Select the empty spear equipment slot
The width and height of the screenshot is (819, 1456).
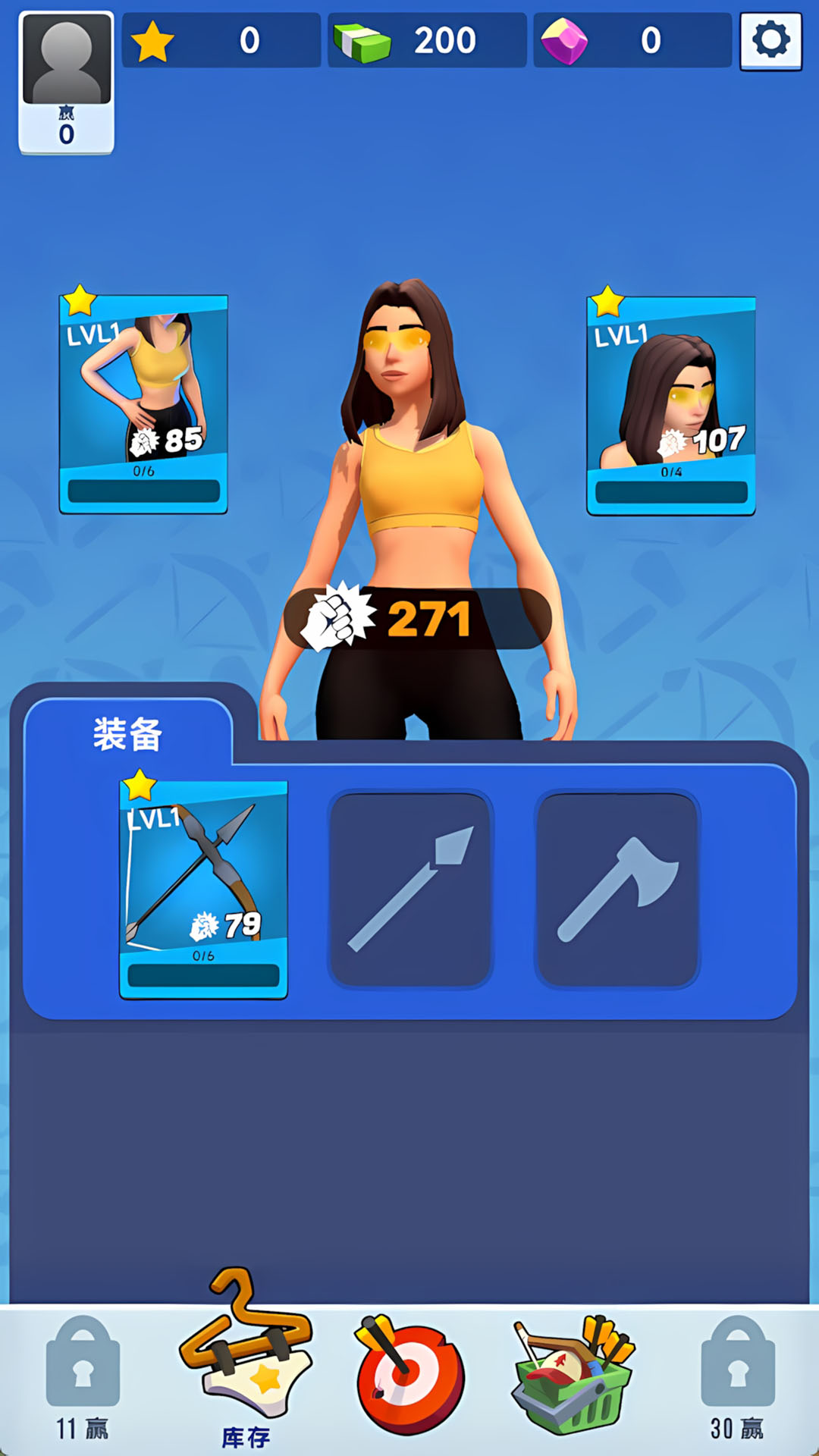(410, 889)
